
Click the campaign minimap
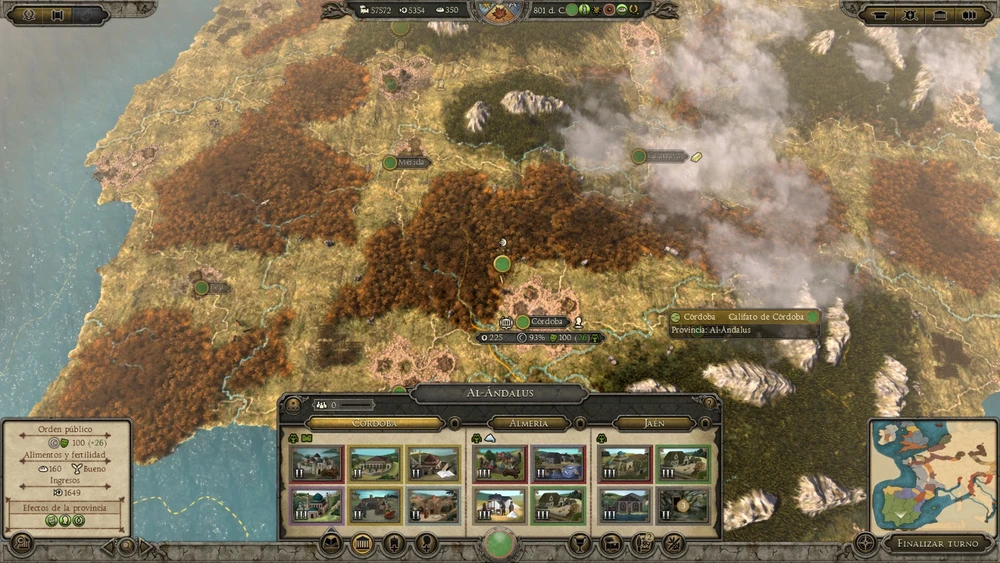tap(933, 477)
